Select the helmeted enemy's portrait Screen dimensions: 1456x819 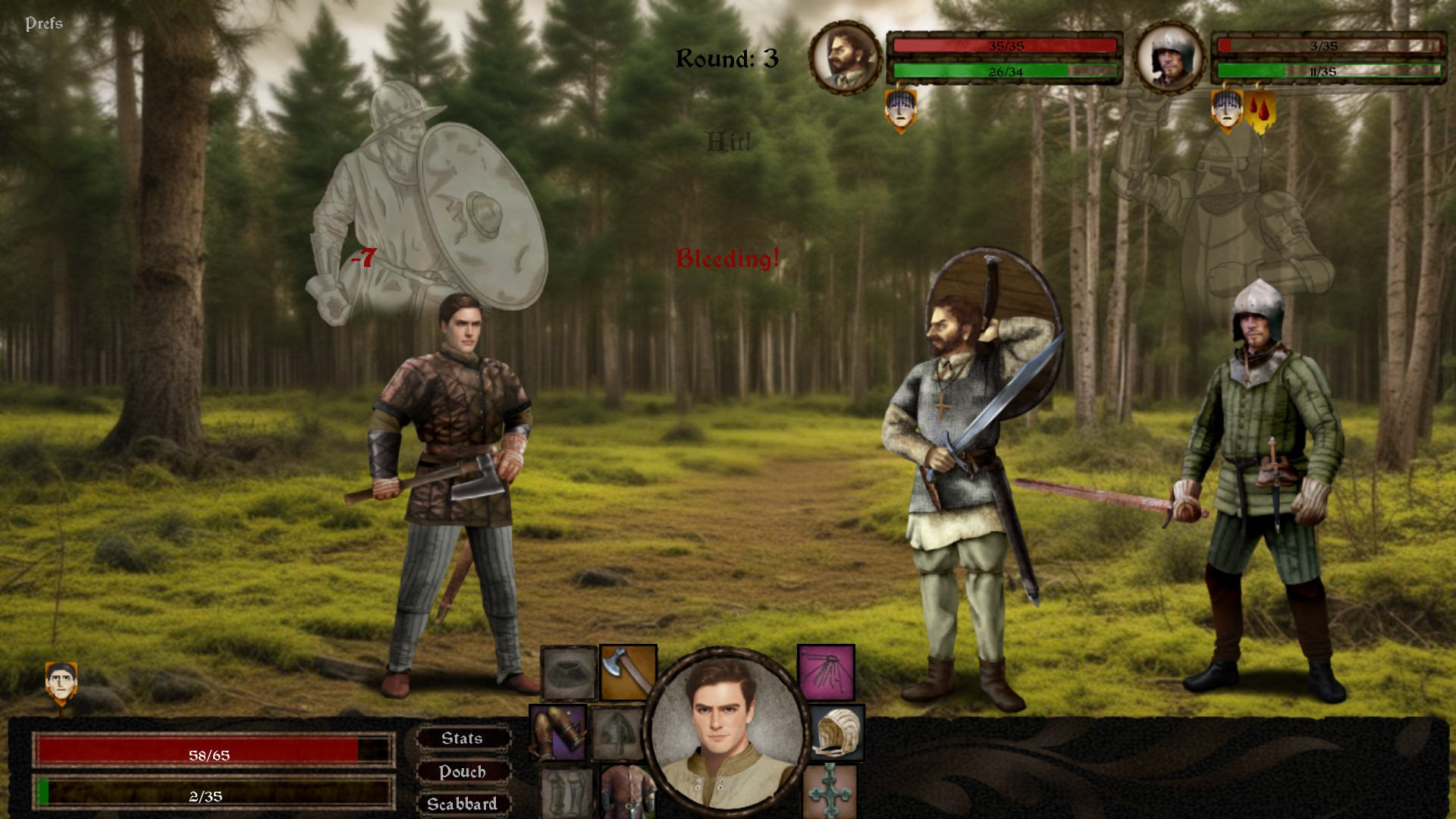[1169, 58]
